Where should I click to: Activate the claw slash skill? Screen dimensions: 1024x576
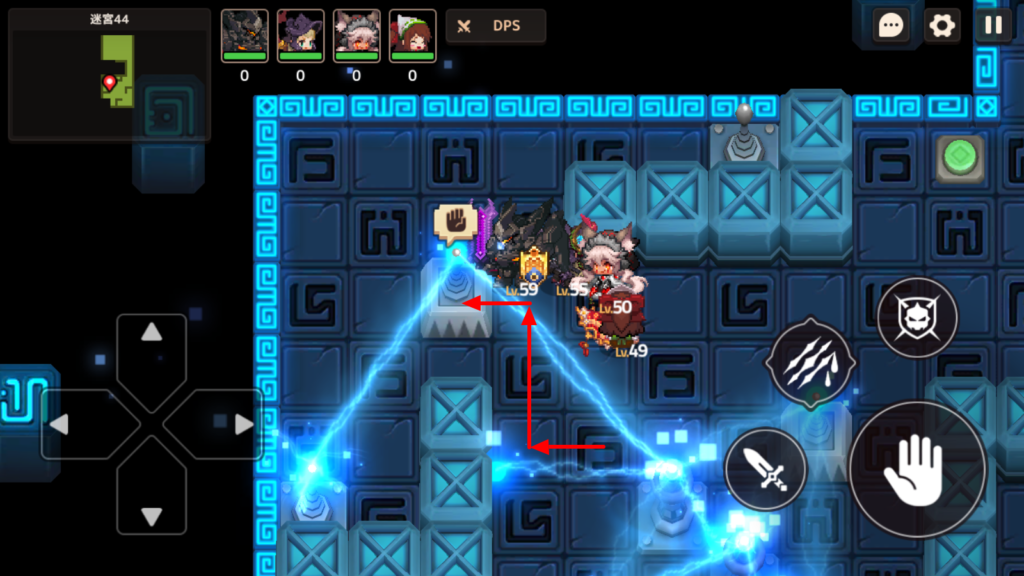[x=809, y=363]
